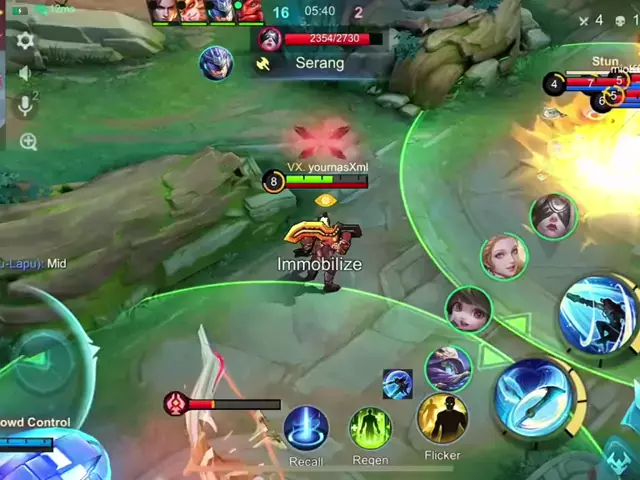Target the masked dark-haired enemy hero portrait
Screen dimensions: 640x480
point(553,215)
